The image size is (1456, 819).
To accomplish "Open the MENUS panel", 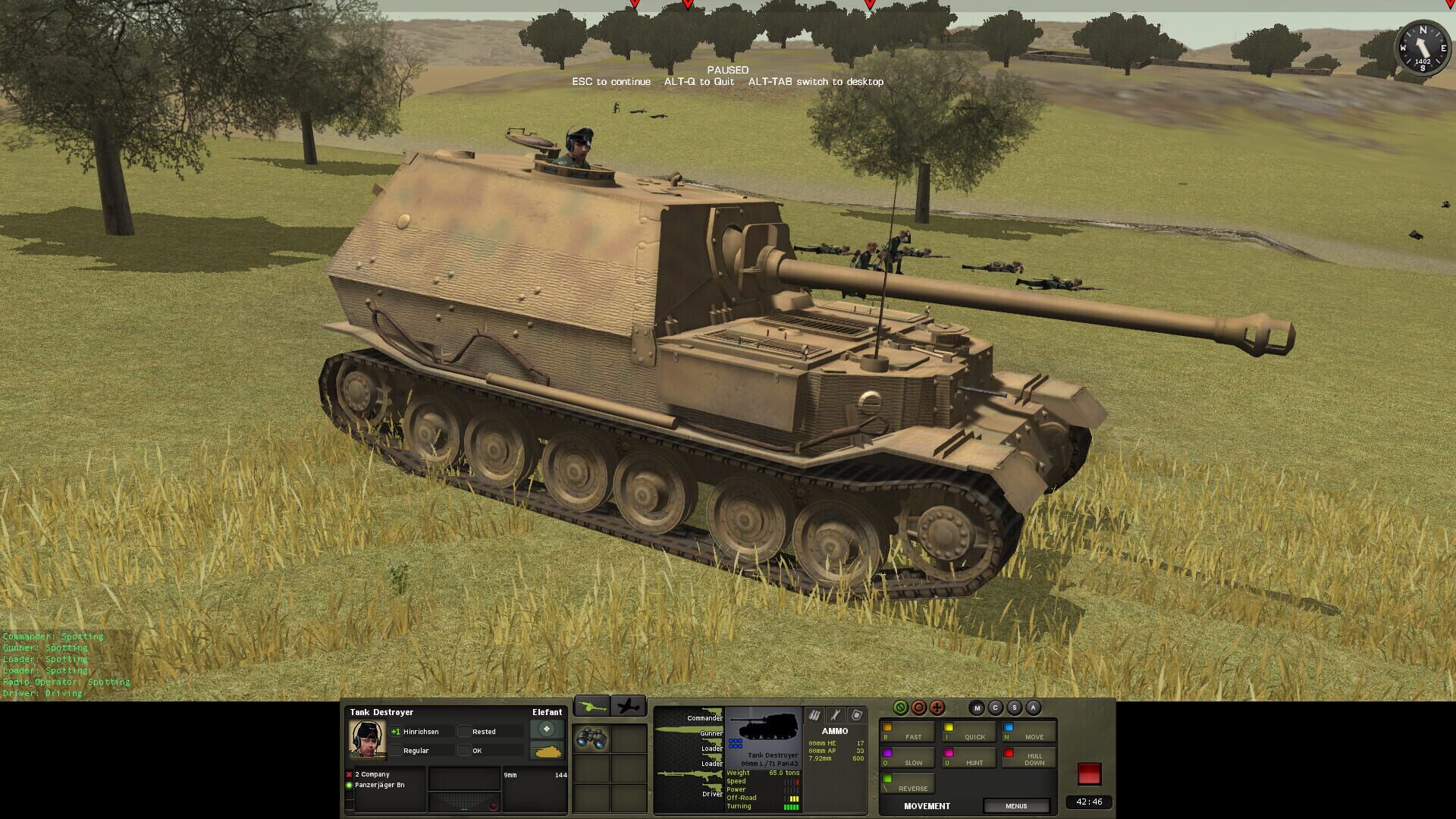I will 1017,805.
